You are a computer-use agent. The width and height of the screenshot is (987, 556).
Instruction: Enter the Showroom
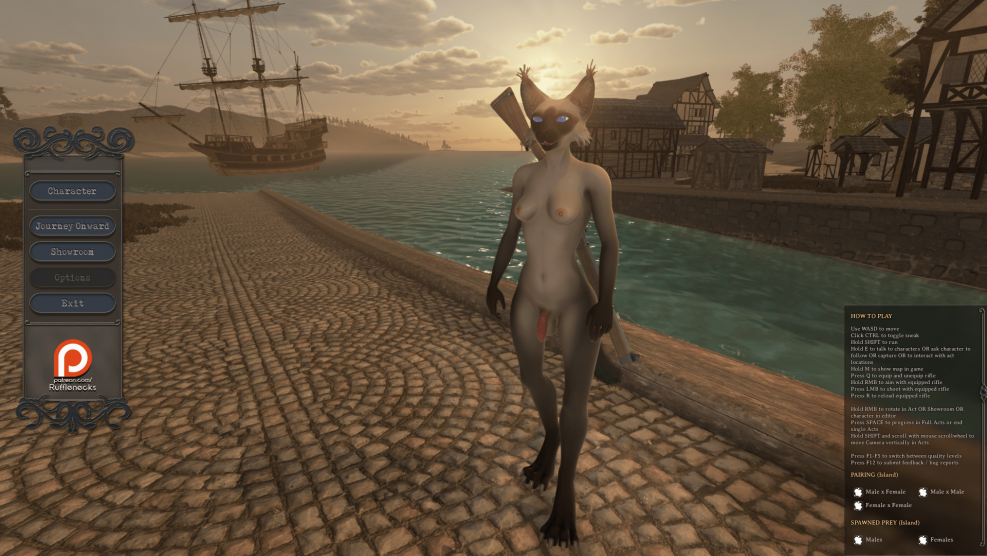click(x=72, y=252)
